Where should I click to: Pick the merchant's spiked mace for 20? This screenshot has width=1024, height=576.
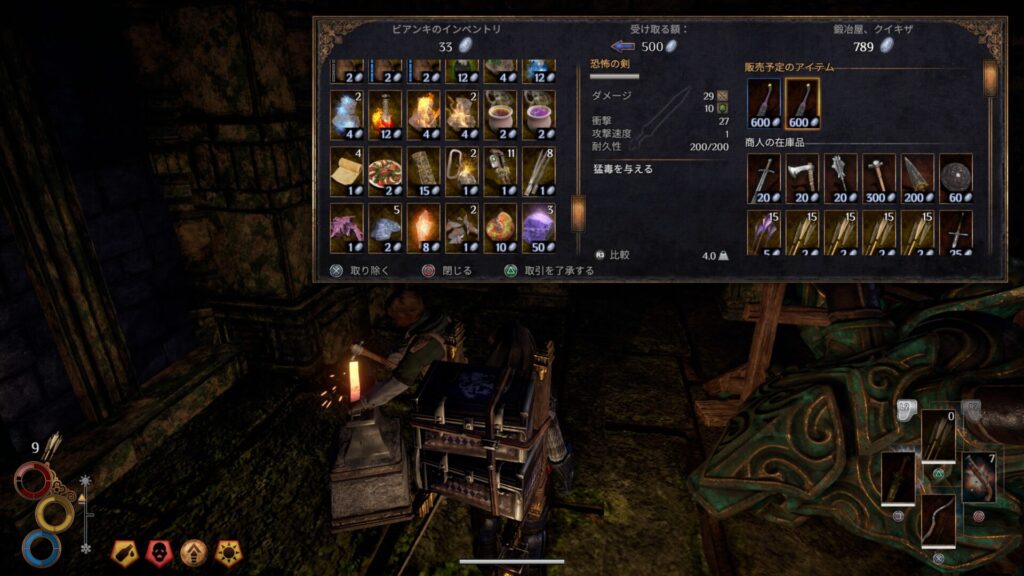[x=841, y=180]
